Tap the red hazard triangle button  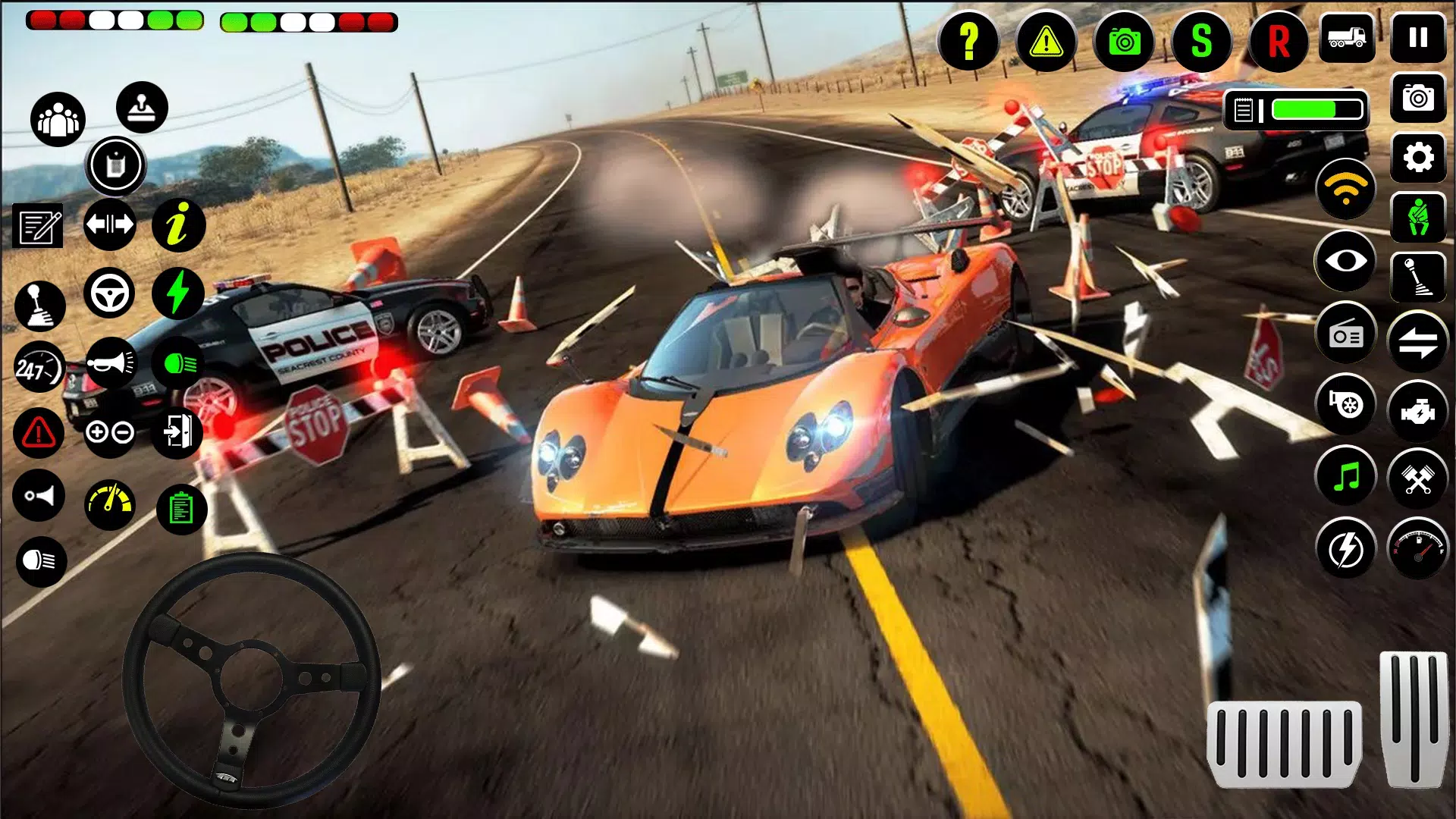(39, 433)
